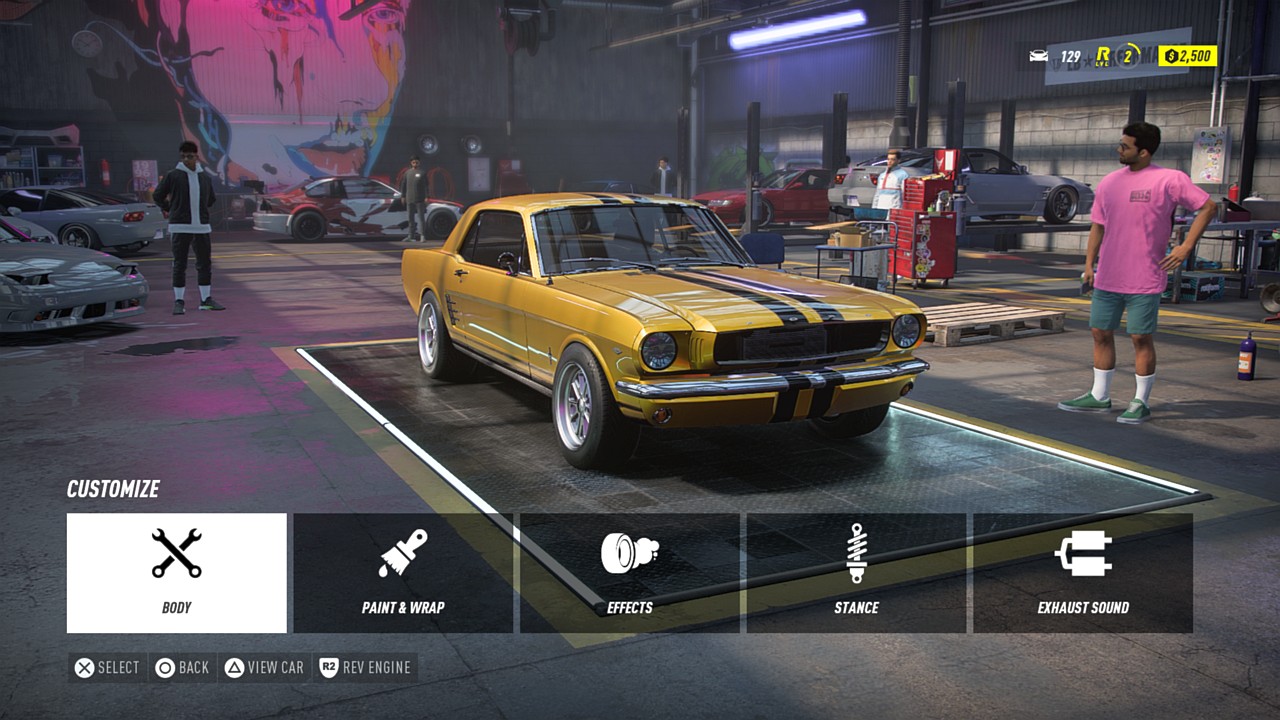Select the Body customization tile

(177, 573)
